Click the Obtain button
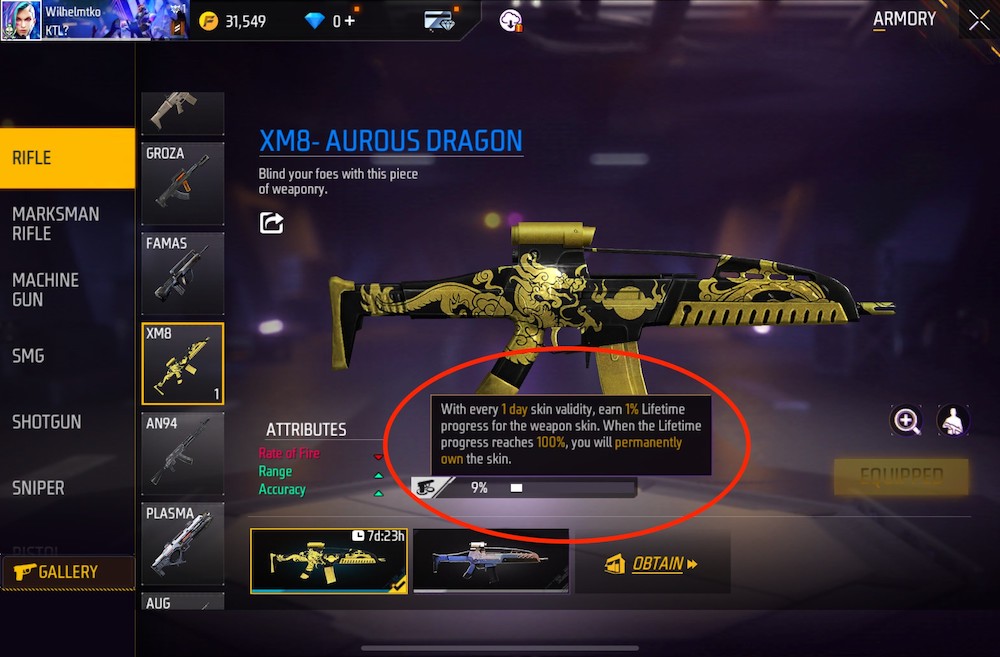The image size is (1000, 657). click(652, 564)
